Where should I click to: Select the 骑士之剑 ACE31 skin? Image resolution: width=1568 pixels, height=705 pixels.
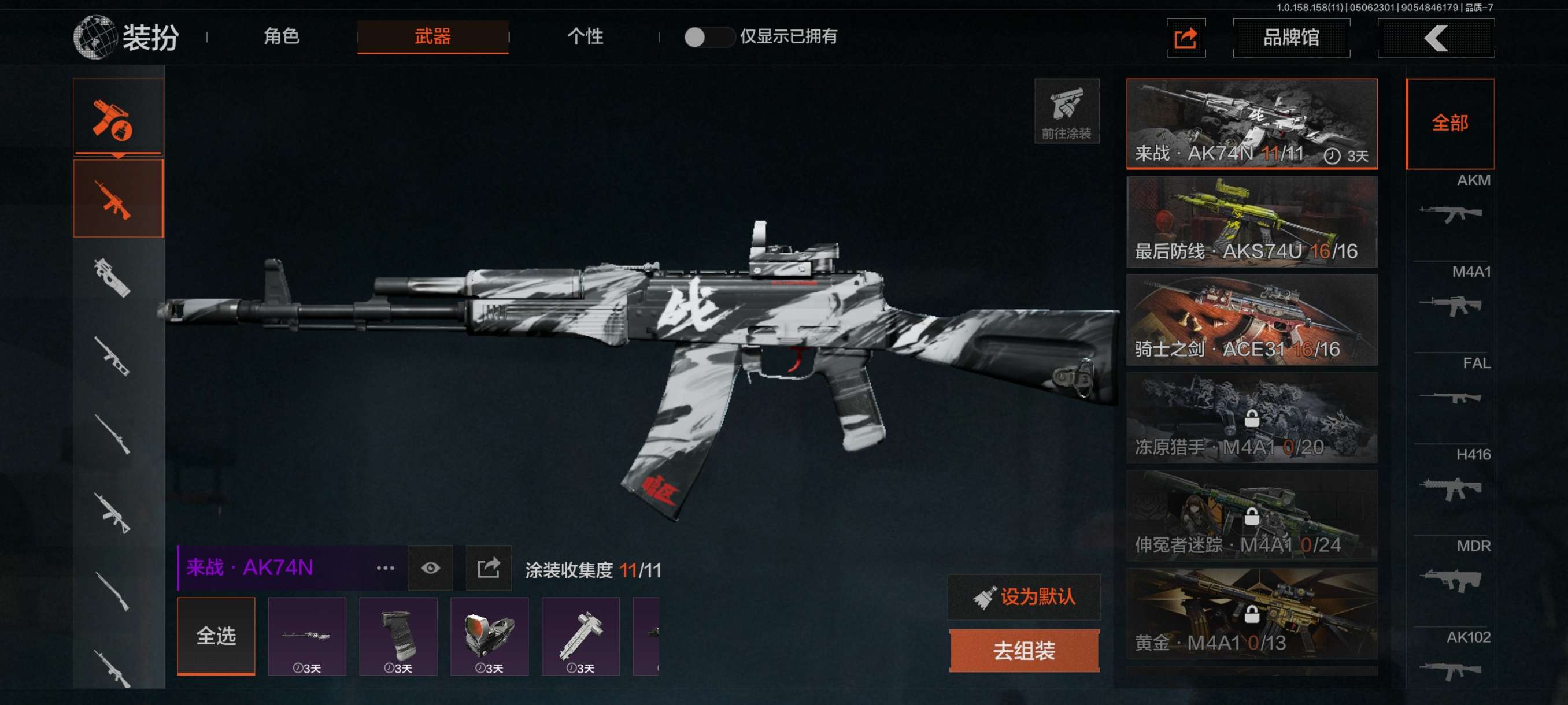click(x=1252, y=320)
